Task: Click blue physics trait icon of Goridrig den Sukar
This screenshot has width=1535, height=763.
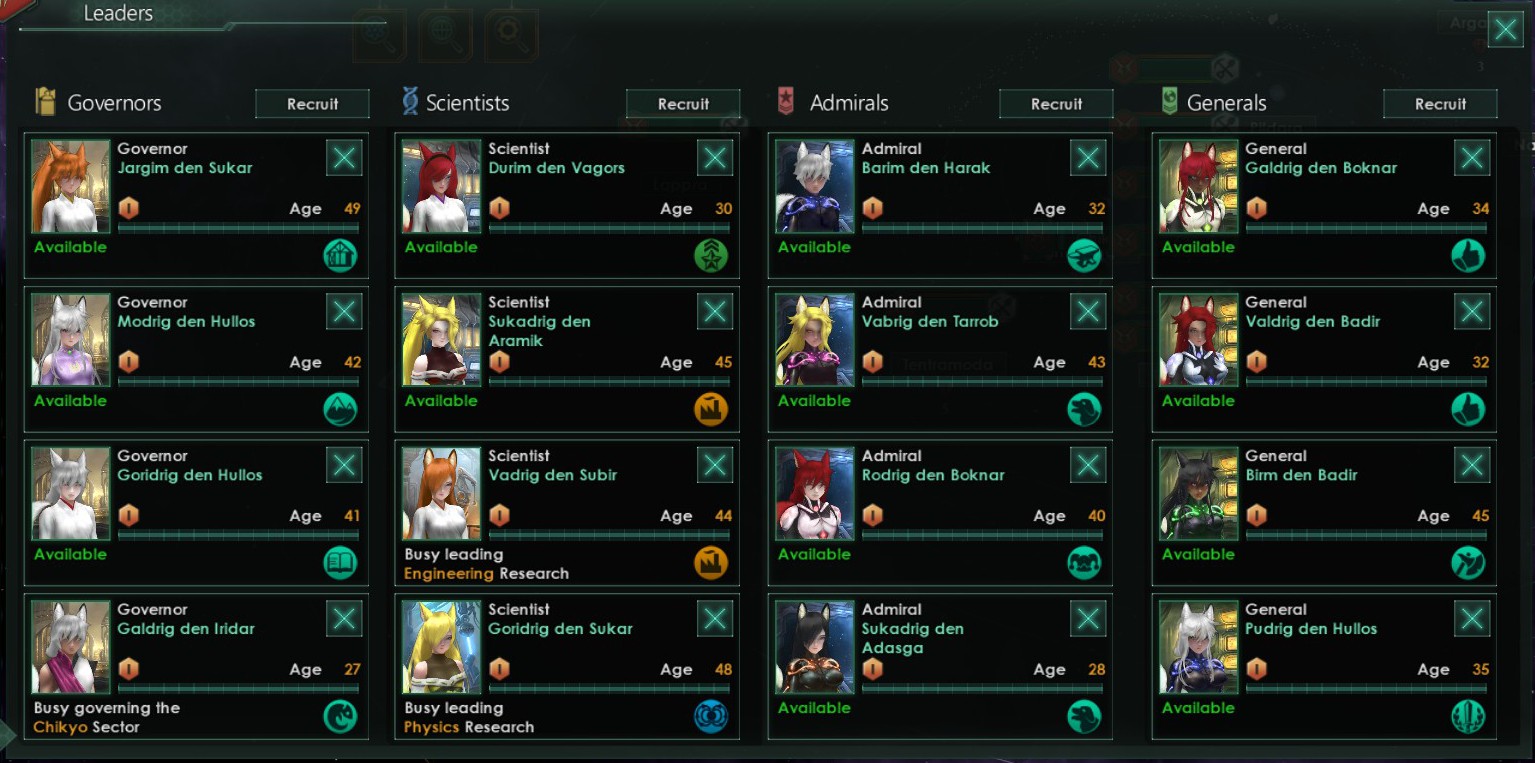Action: click(712, 716)
